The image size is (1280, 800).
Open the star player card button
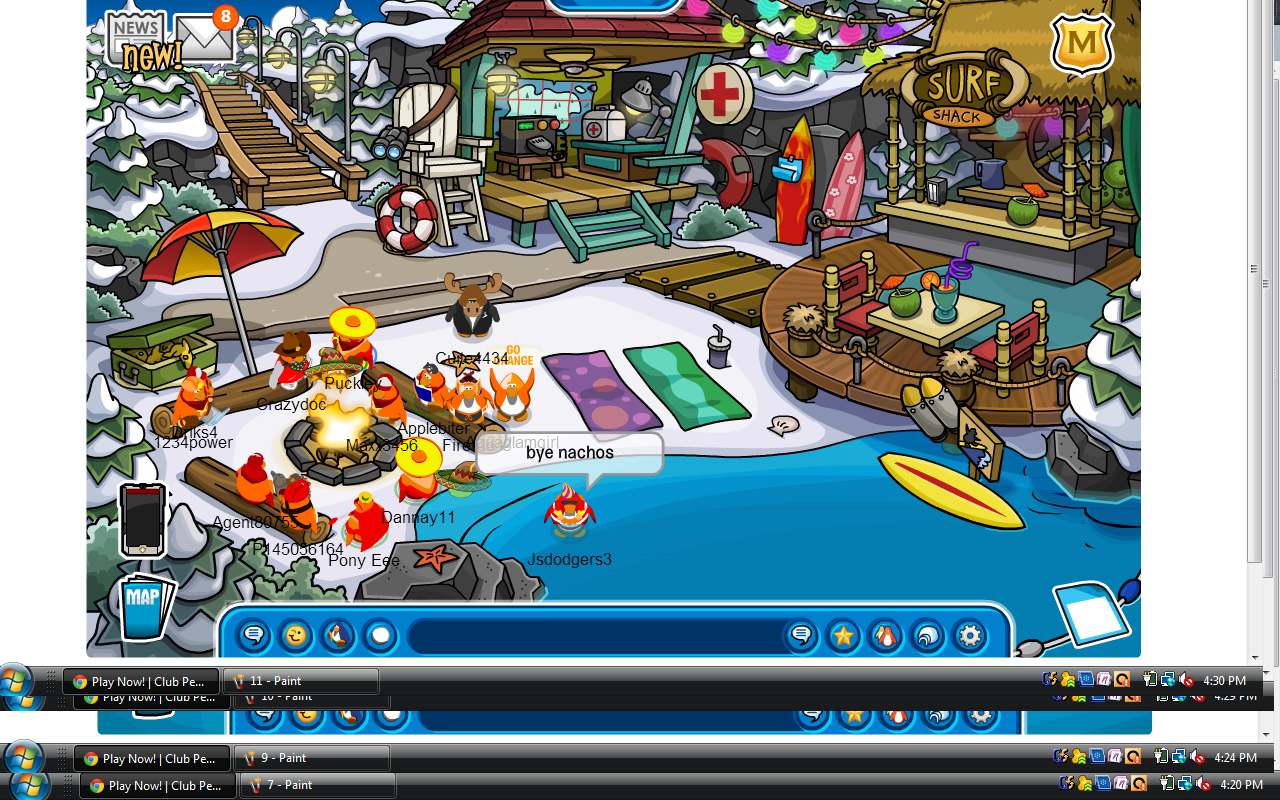click(x=843, y=635)
